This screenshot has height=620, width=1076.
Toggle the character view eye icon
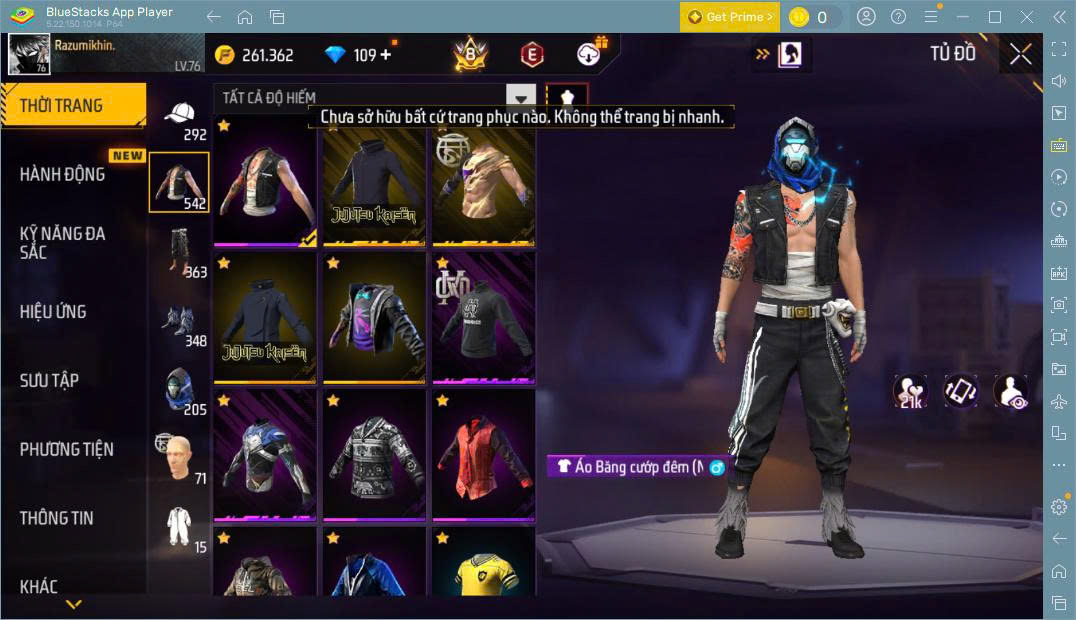click(x=1011, y=391)
